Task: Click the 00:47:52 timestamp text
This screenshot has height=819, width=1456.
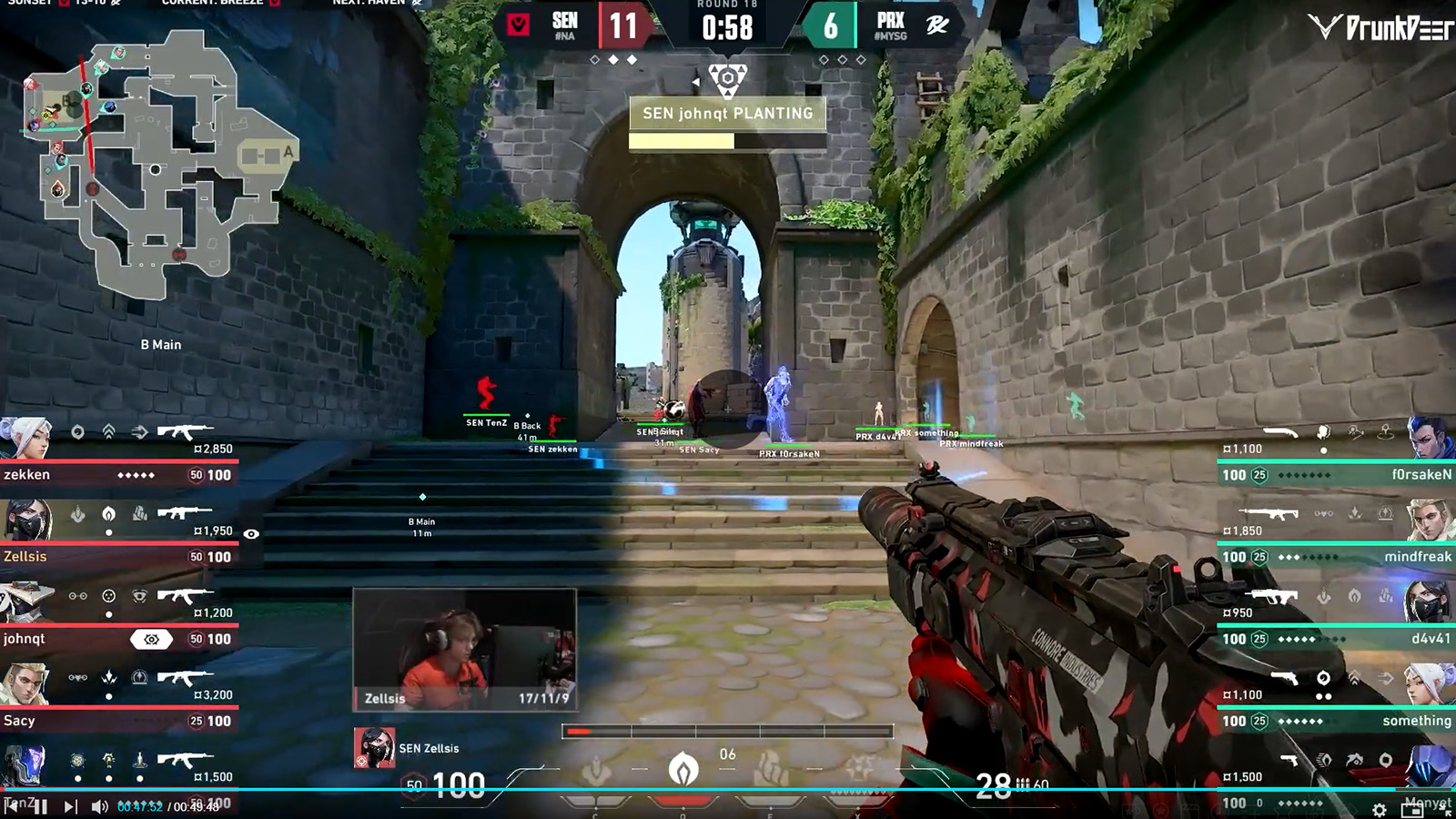Action: tap(139, 806)
